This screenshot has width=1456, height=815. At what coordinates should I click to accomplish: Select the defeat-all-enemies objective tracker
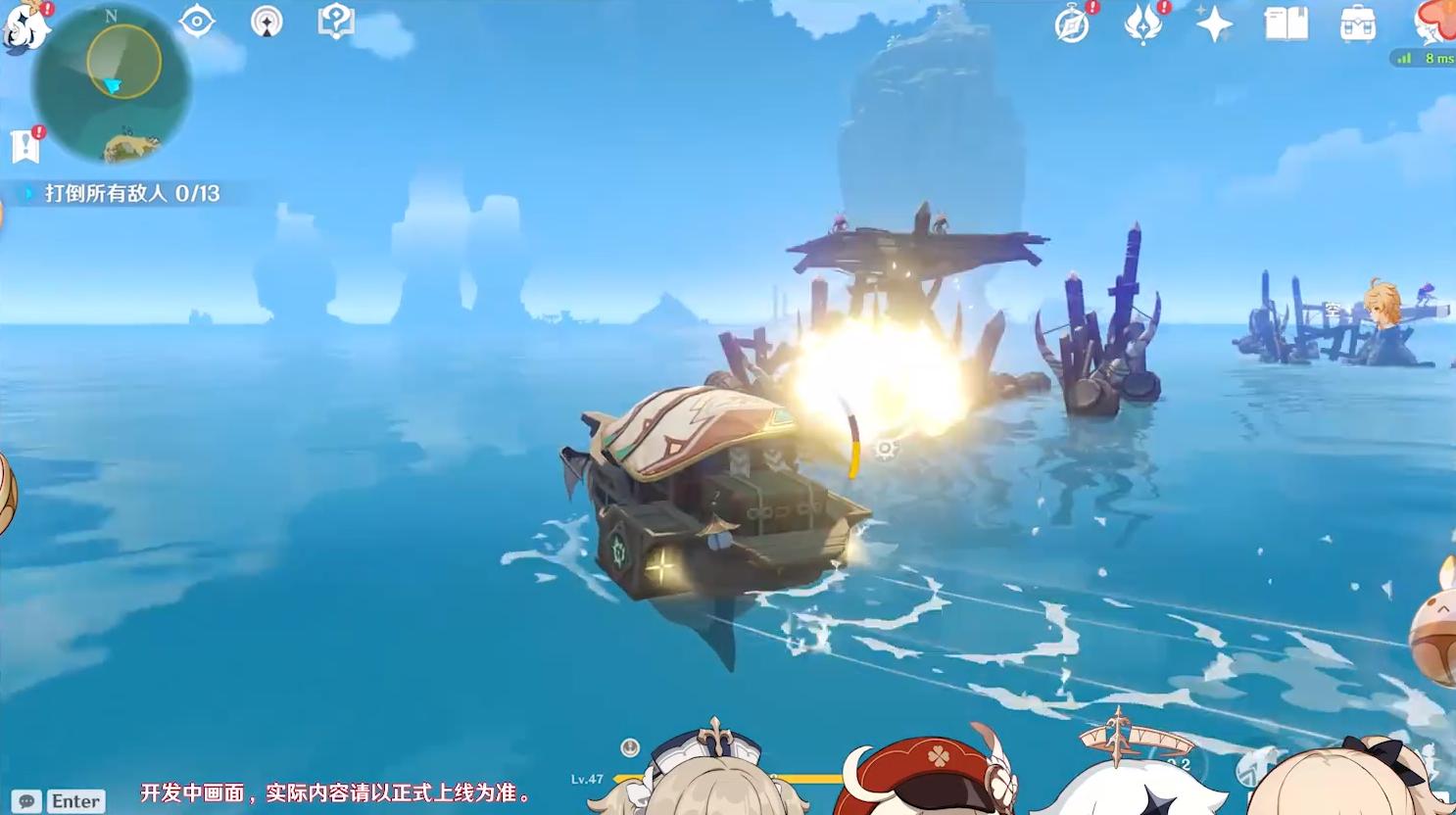131,193
